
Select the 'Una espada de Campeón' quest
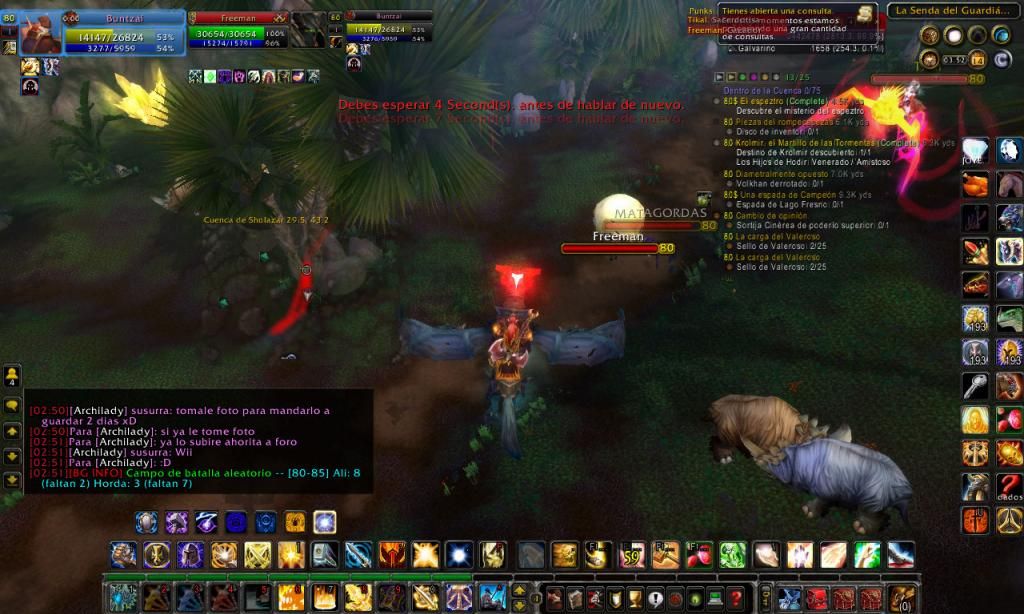780,194
